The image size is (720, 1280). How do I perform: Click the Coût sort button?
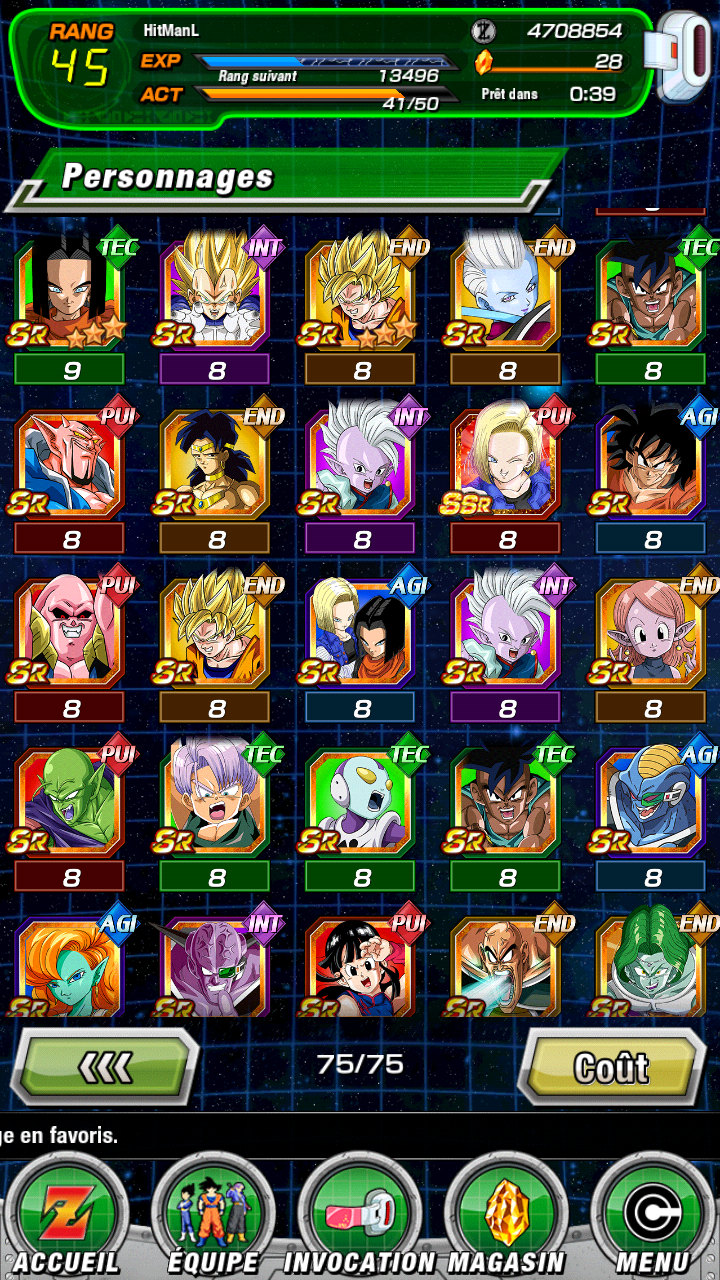pyautogui.click(x=611, y=1068)
